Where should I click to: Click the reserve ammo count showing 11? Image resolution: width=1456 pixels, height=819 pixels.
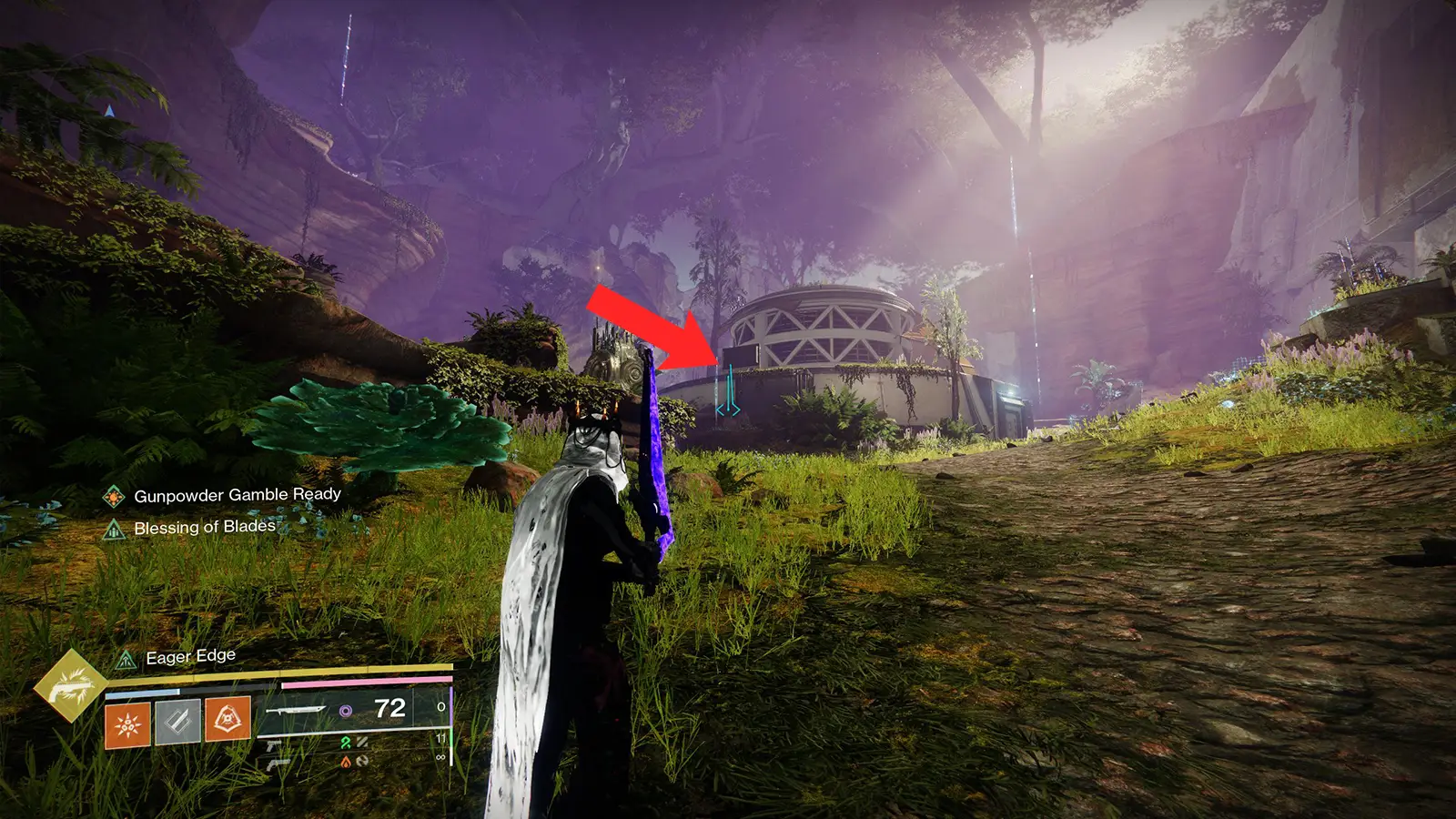click(x=440, y=737)
